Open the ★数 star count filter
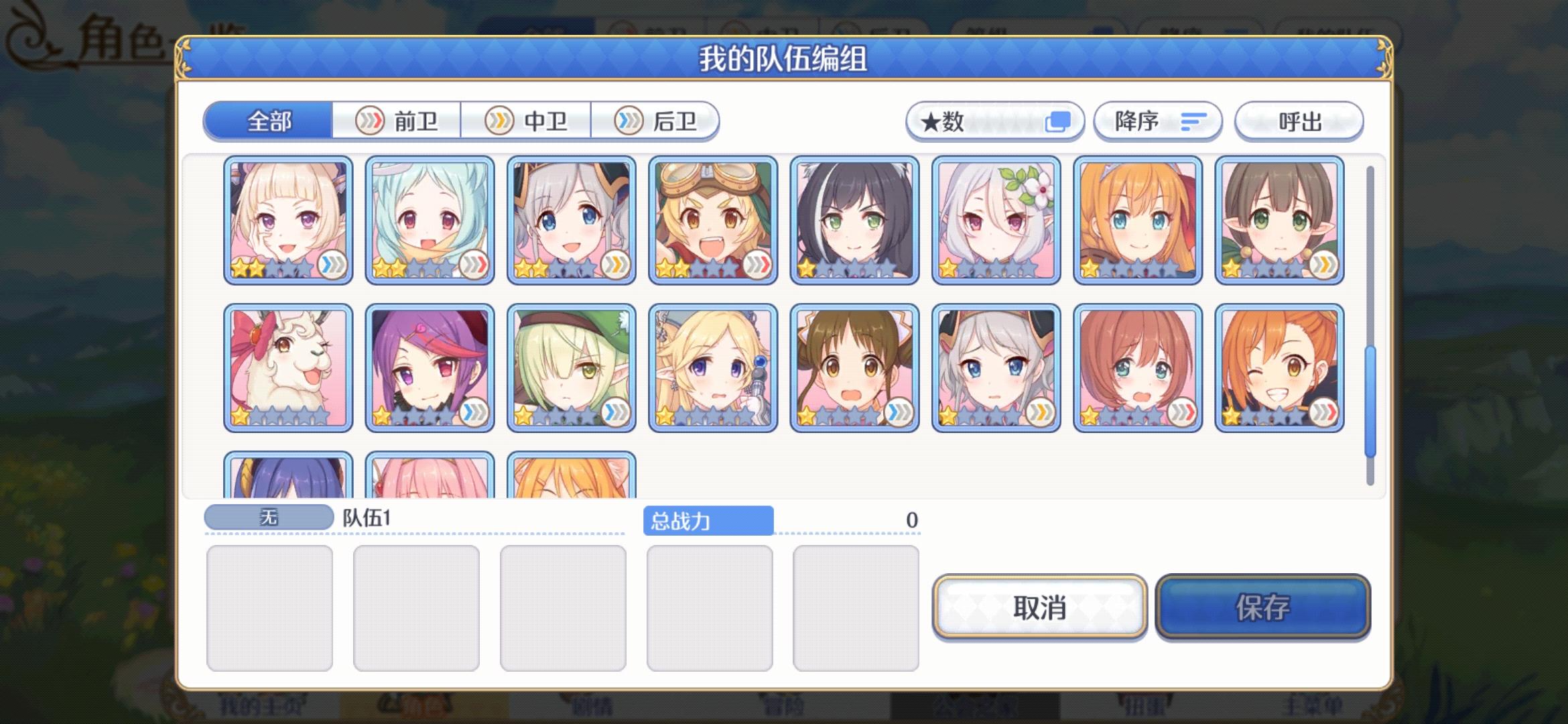1568x724 pixels. [996, 121]
